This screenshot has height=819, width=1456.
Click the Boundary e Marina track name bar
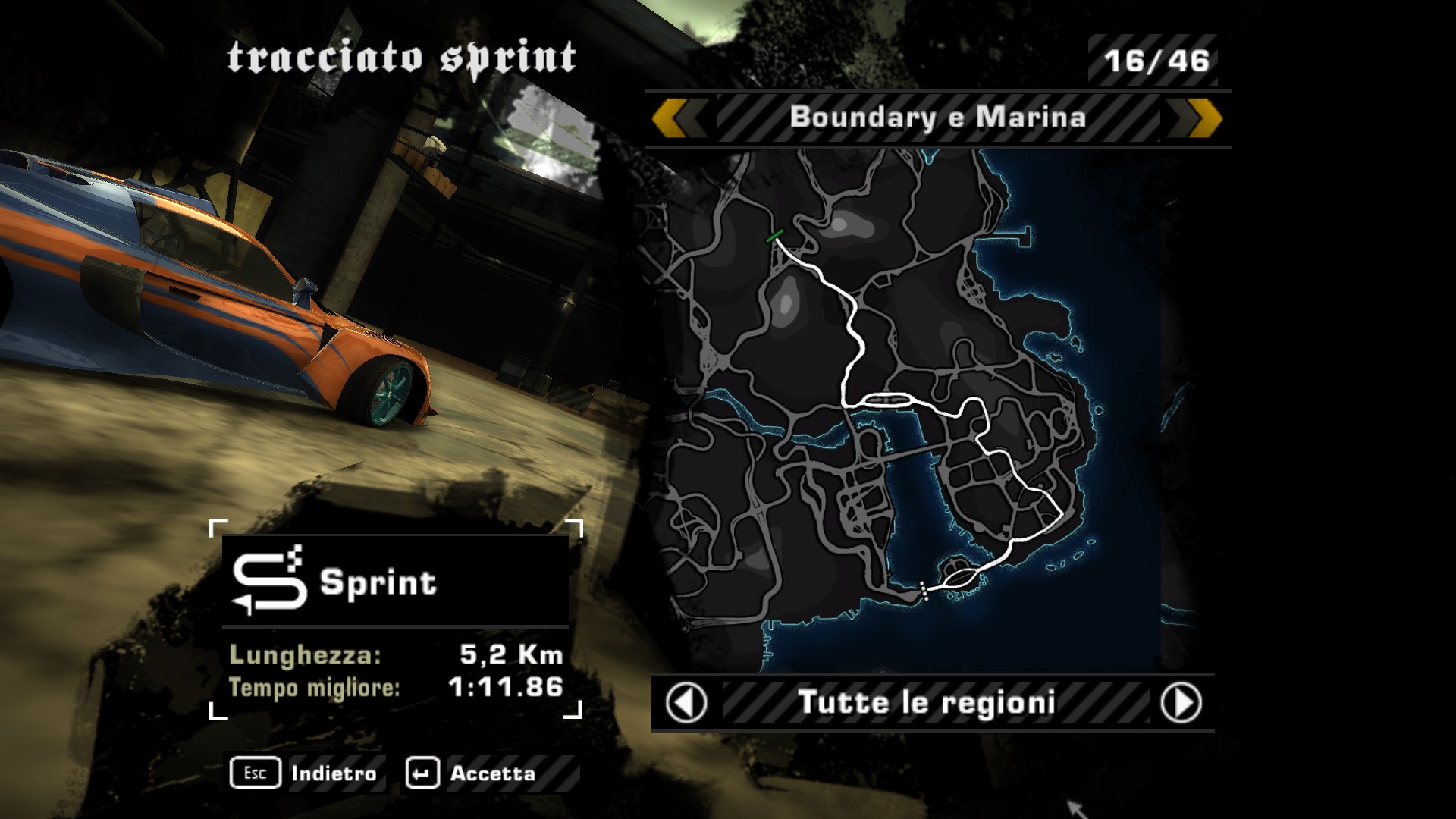(937, 118)
